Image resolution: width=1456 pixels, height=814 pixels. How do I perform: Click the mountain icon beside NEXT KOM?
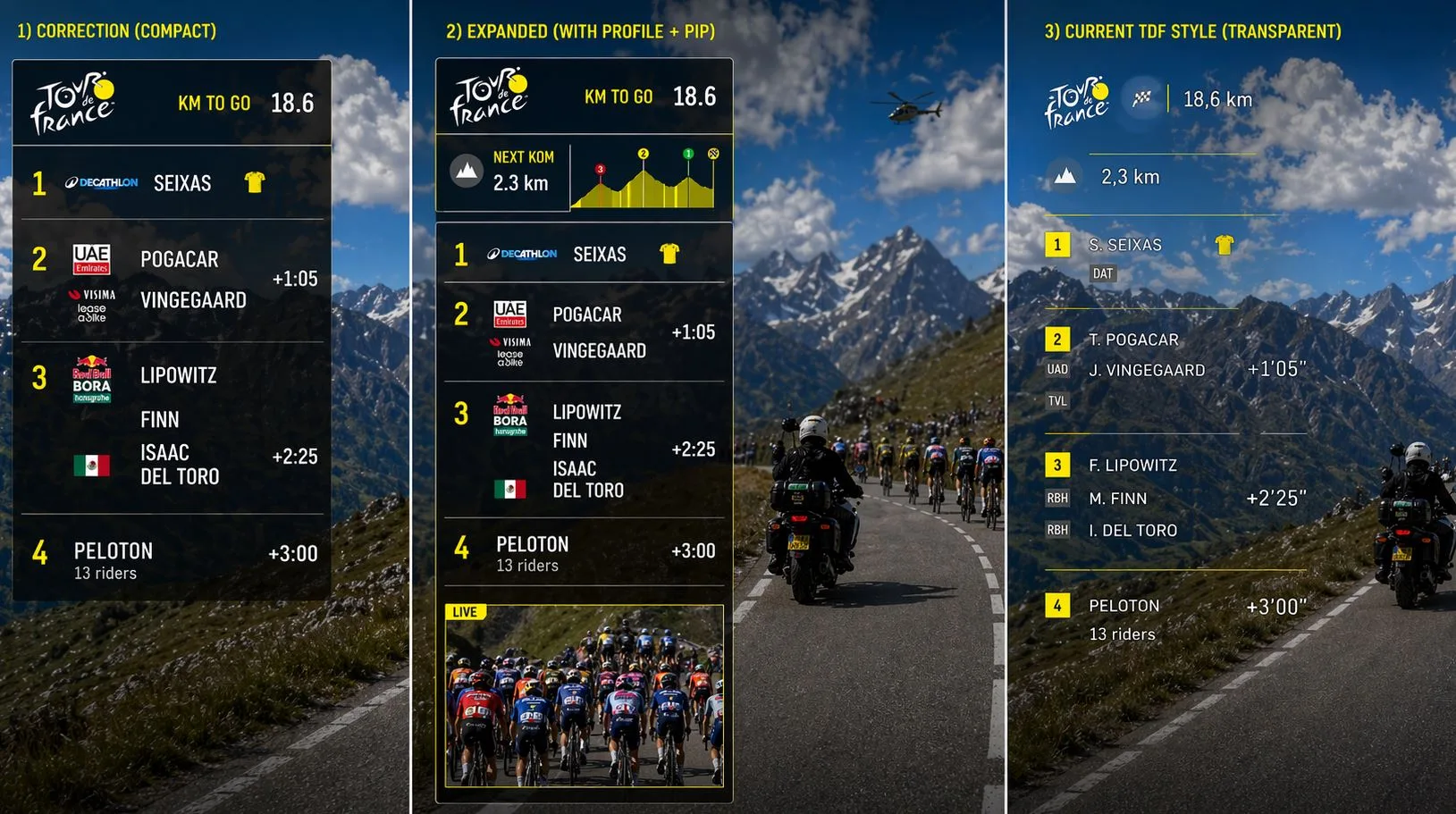(x=466, y=170)
